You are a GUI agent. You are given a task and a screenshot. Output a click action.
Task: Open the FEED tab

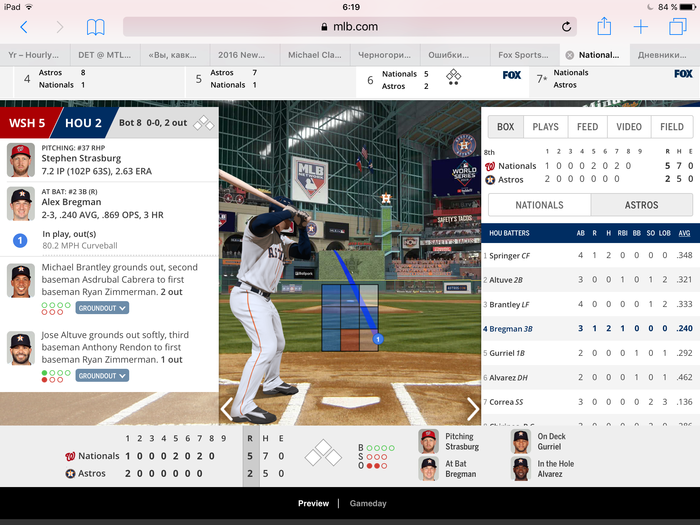tap(587, 127)
